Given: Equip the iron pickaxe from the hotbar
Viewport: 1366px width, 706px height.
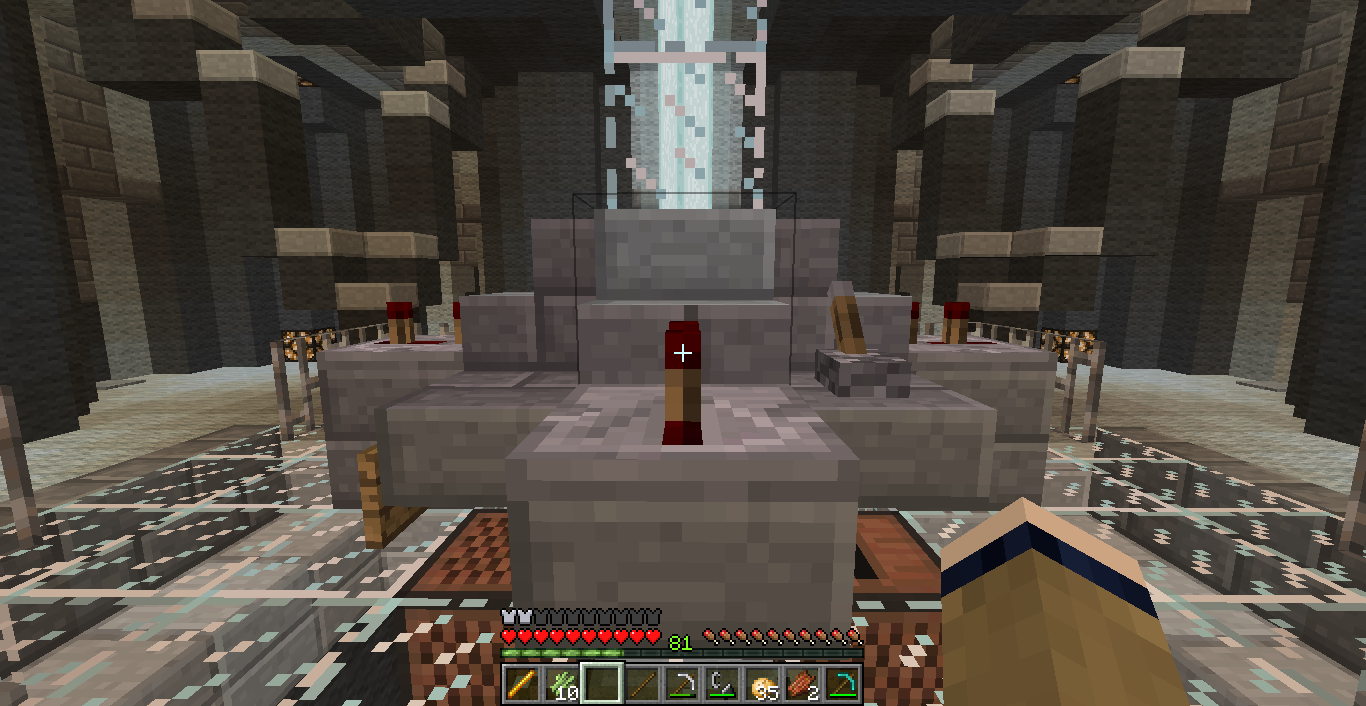Looking at the screenshot, I should click(x=684, y=684).
